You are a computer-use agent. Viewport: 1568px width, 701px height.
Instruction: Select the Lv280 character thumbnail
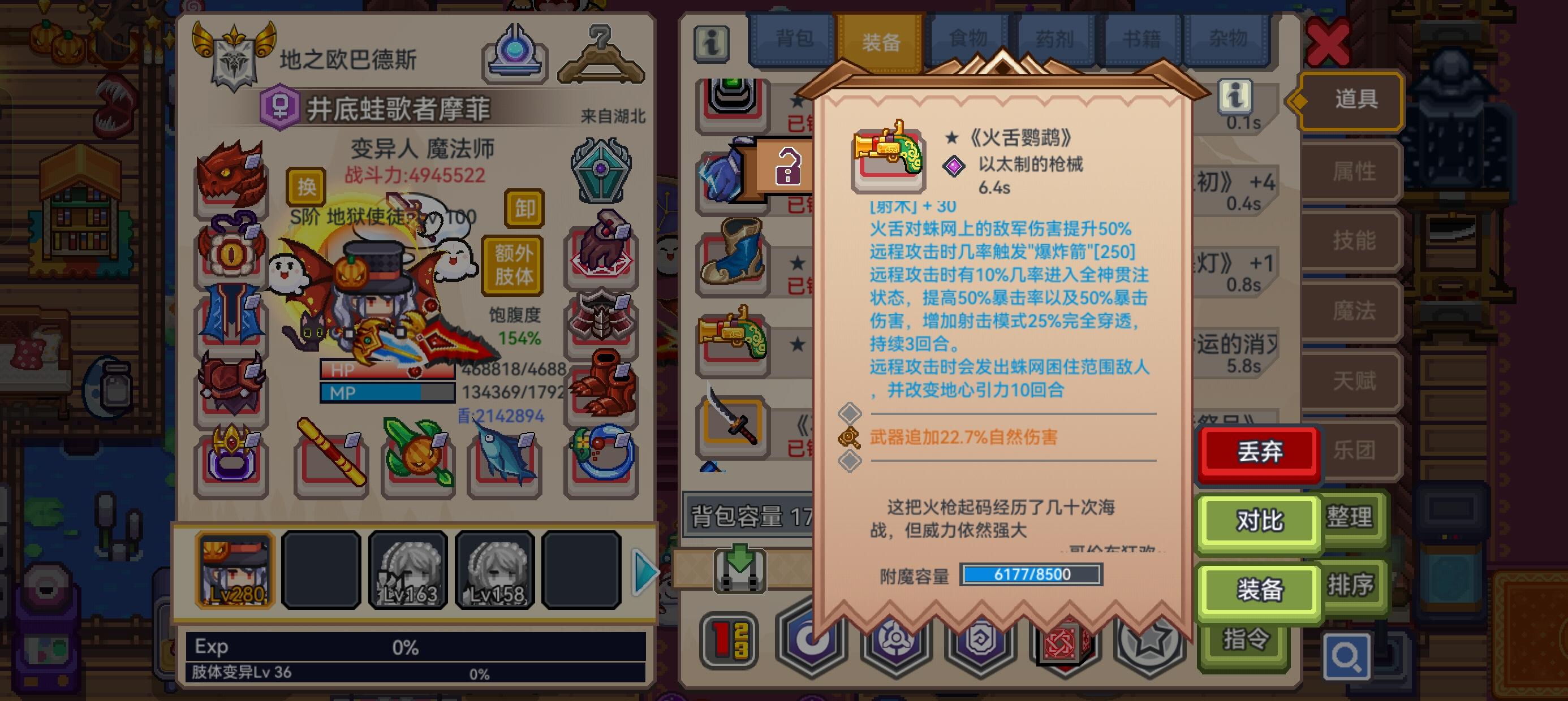click(x=234, y=571)
